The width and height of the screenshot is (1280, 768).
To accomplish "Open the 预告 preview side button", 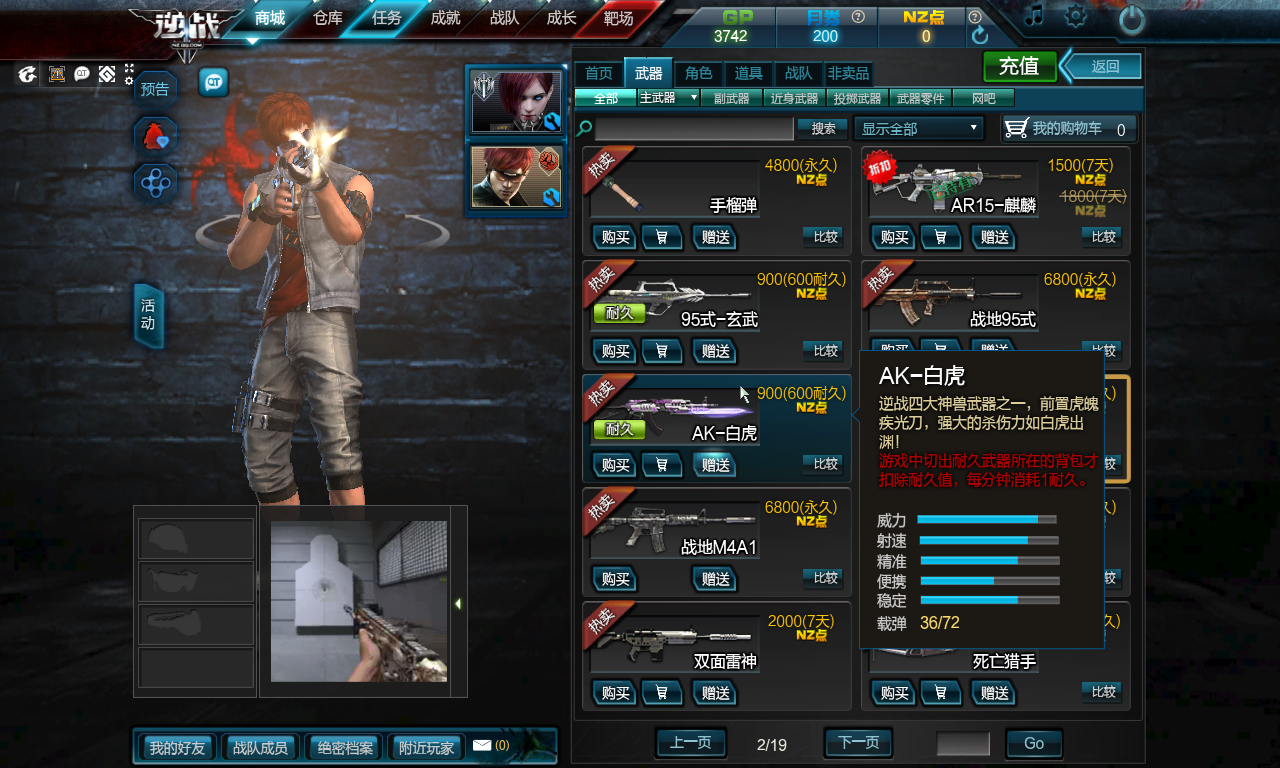I will pyautogui.click(x=155, y=89).
